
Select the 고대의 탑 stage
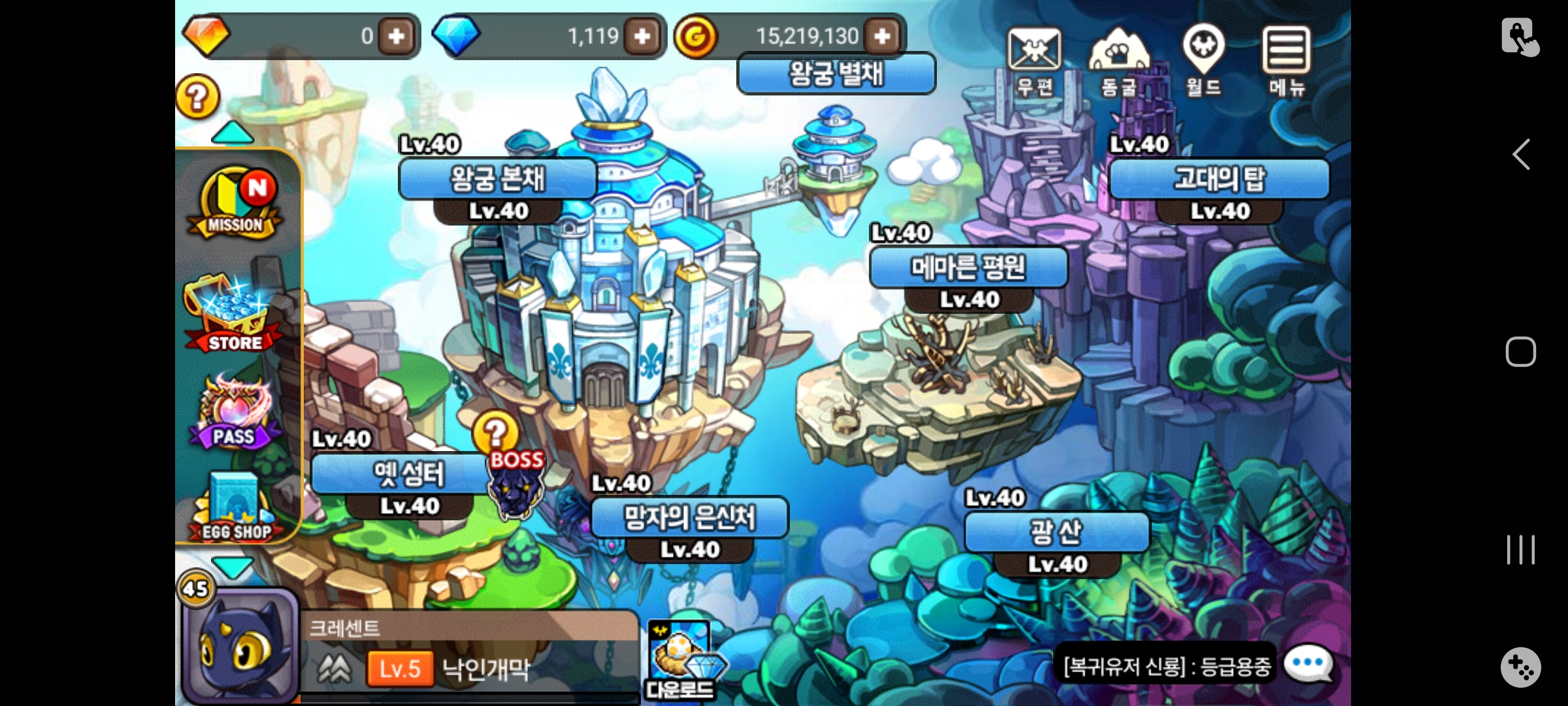coord(1219,178)
